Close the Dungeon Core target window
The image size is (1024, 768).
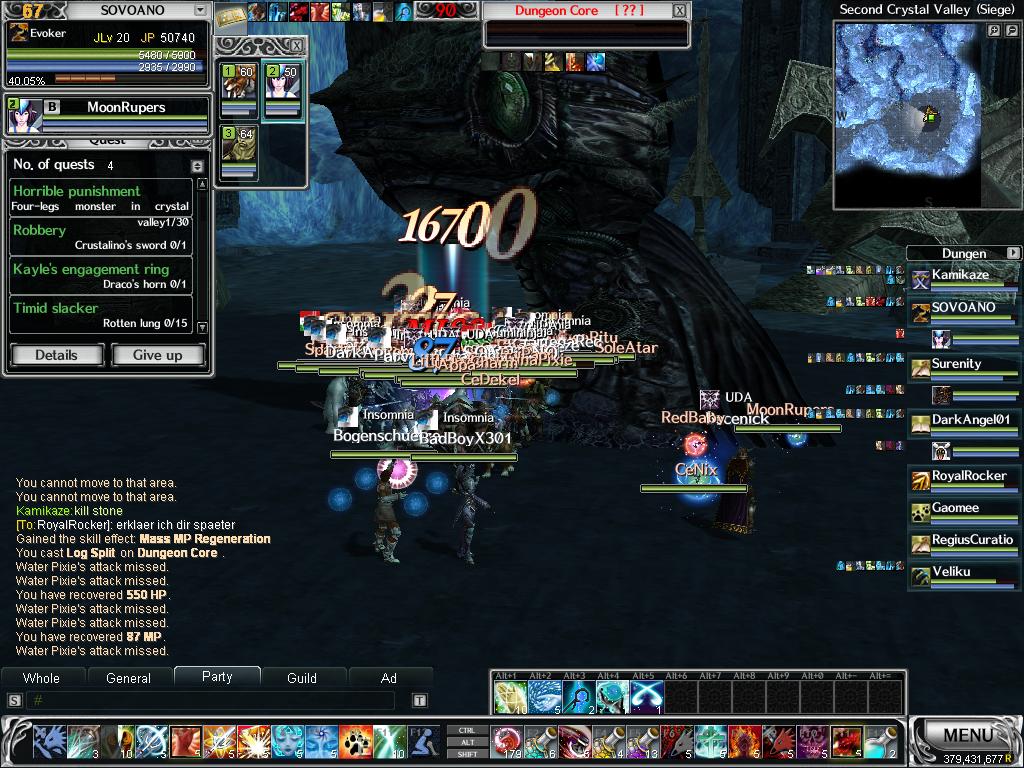680,11
